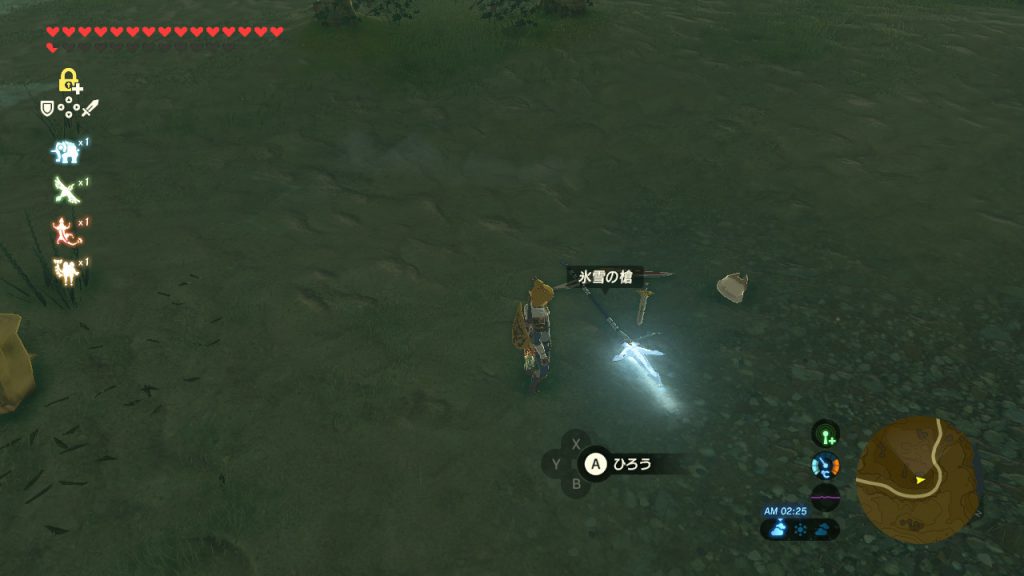Select the sword quick-slot icon
The height and width of the screenshot is (576, 1024).
click(90, 108)
